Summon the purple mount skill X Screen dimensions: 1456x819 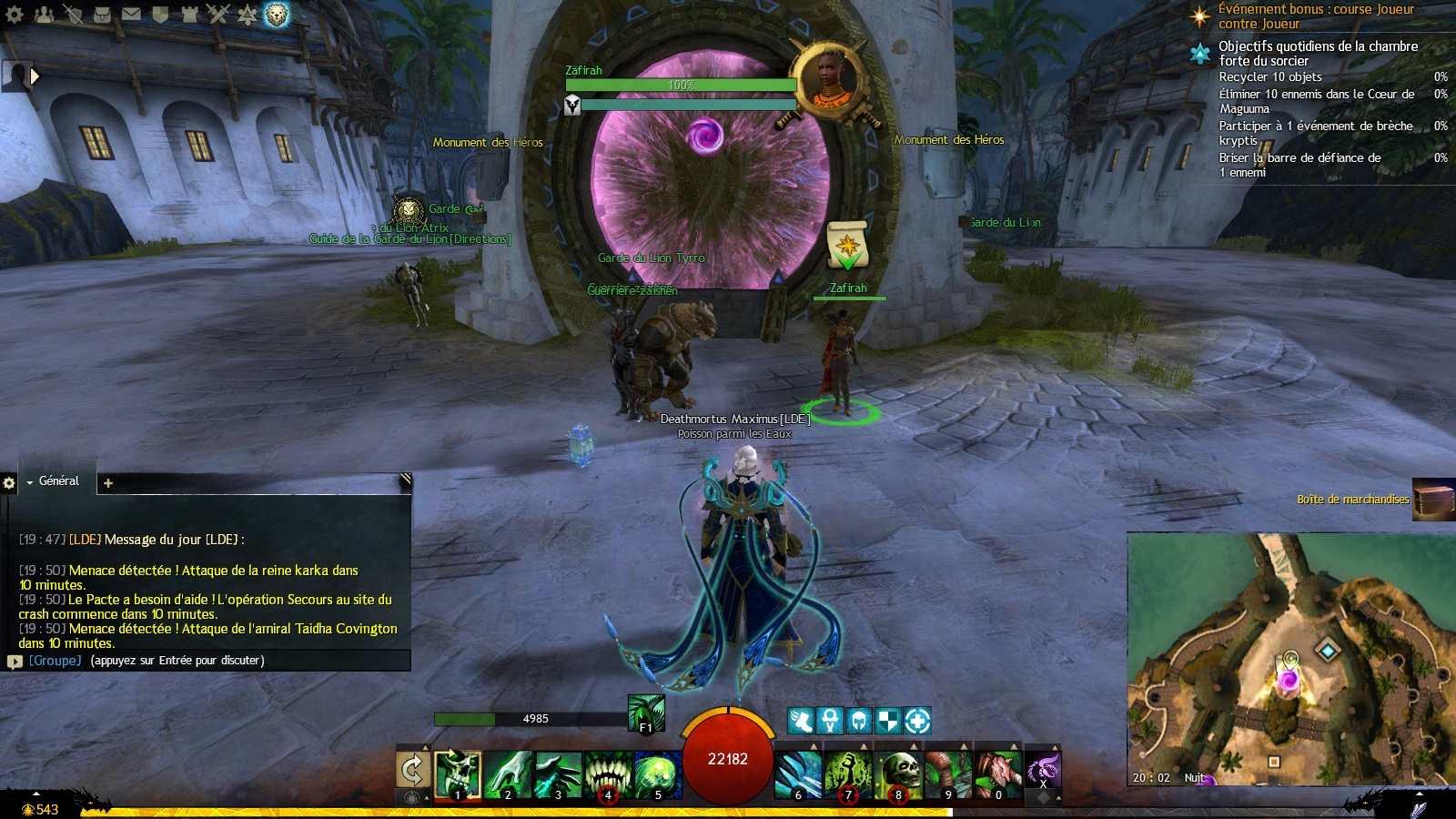(x=1043, y=770)
